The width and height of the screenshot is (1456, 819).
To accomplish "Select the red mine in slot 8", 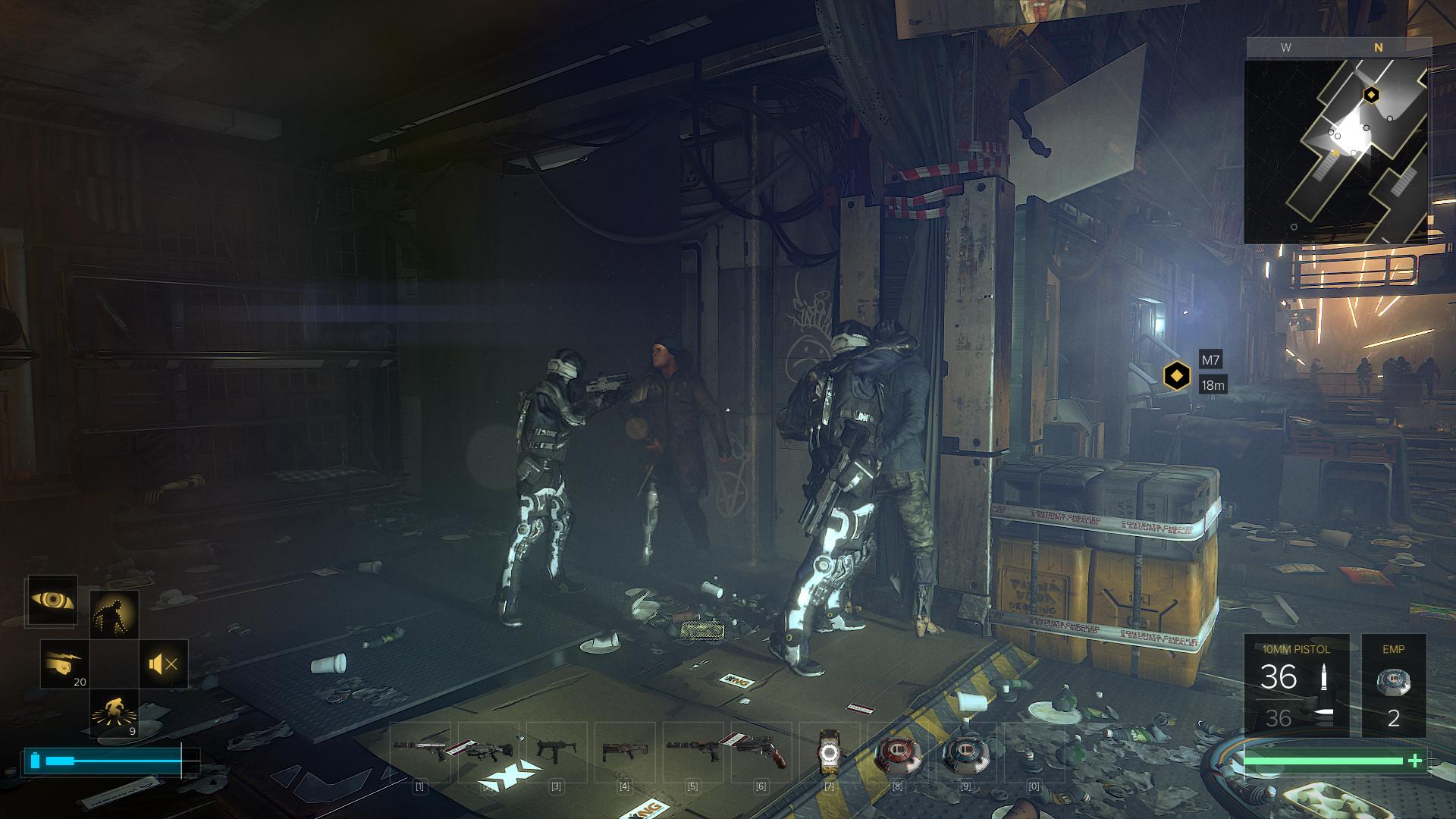I will click(897, 752).
